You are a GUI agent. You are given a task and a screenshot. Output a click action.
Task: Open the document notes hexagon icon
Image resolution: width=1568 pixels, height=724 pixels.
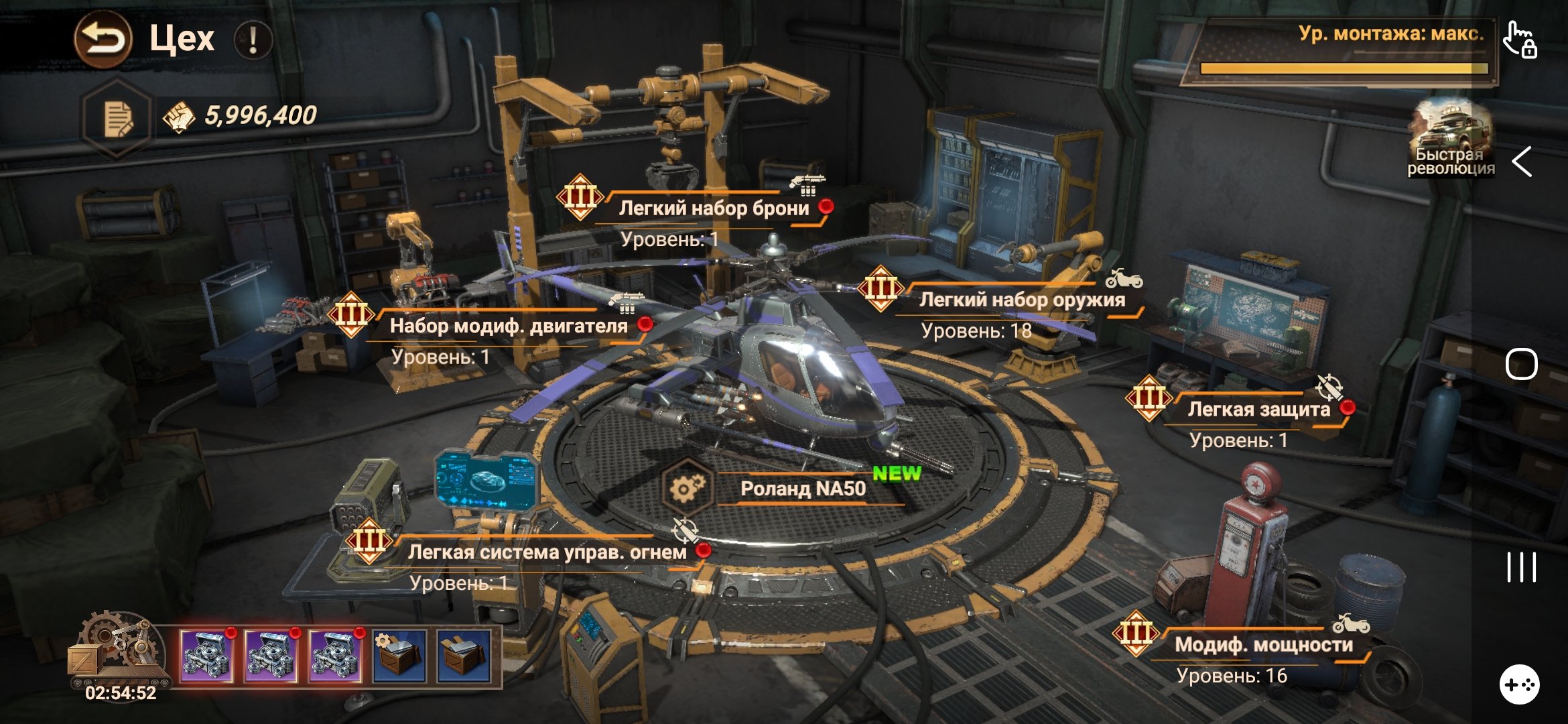[118, 119]
